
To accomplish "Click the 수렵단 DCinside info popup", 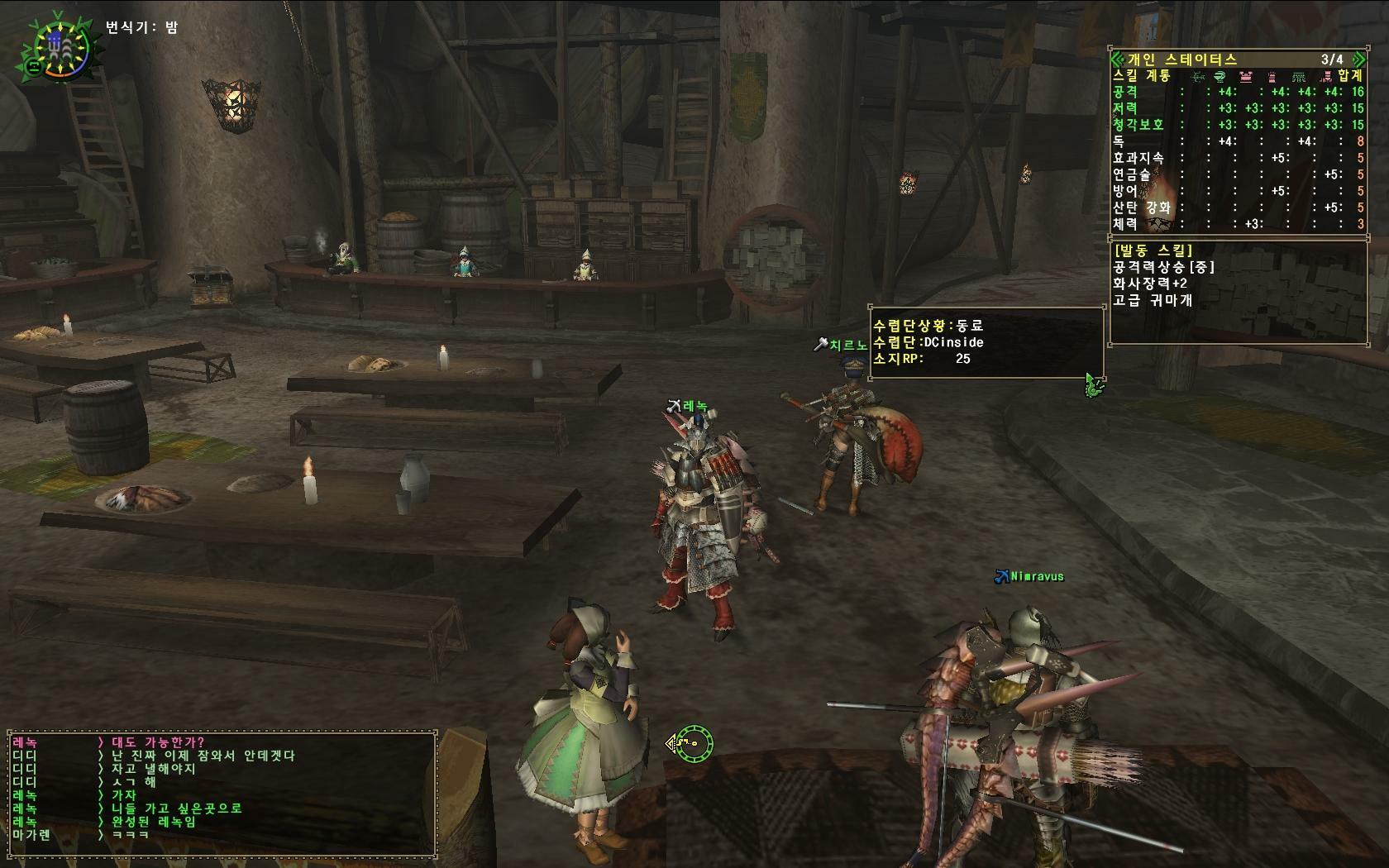I will 986,342.
